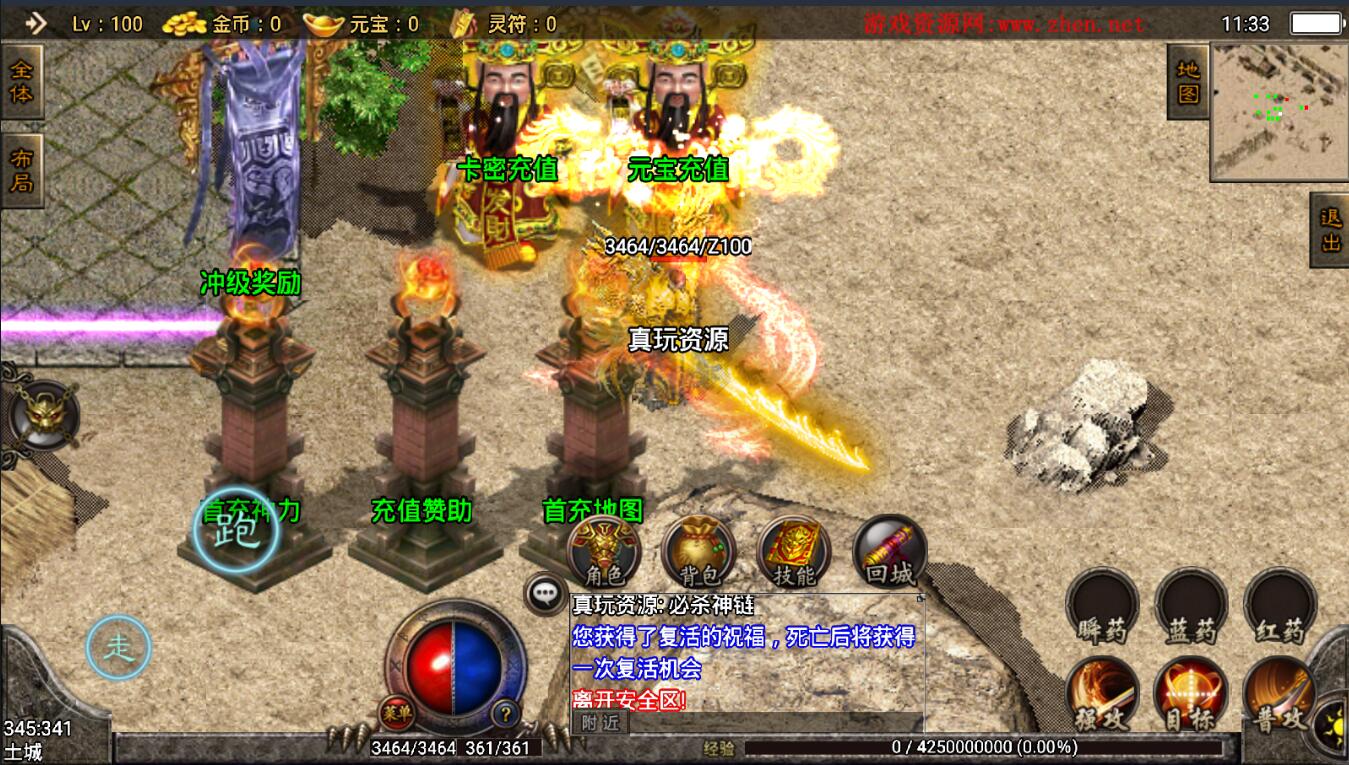The width and height of the screenshot is (1349, 765).
Task: Open the 背包 bag inventory
Action: click(x=698, y=552)
